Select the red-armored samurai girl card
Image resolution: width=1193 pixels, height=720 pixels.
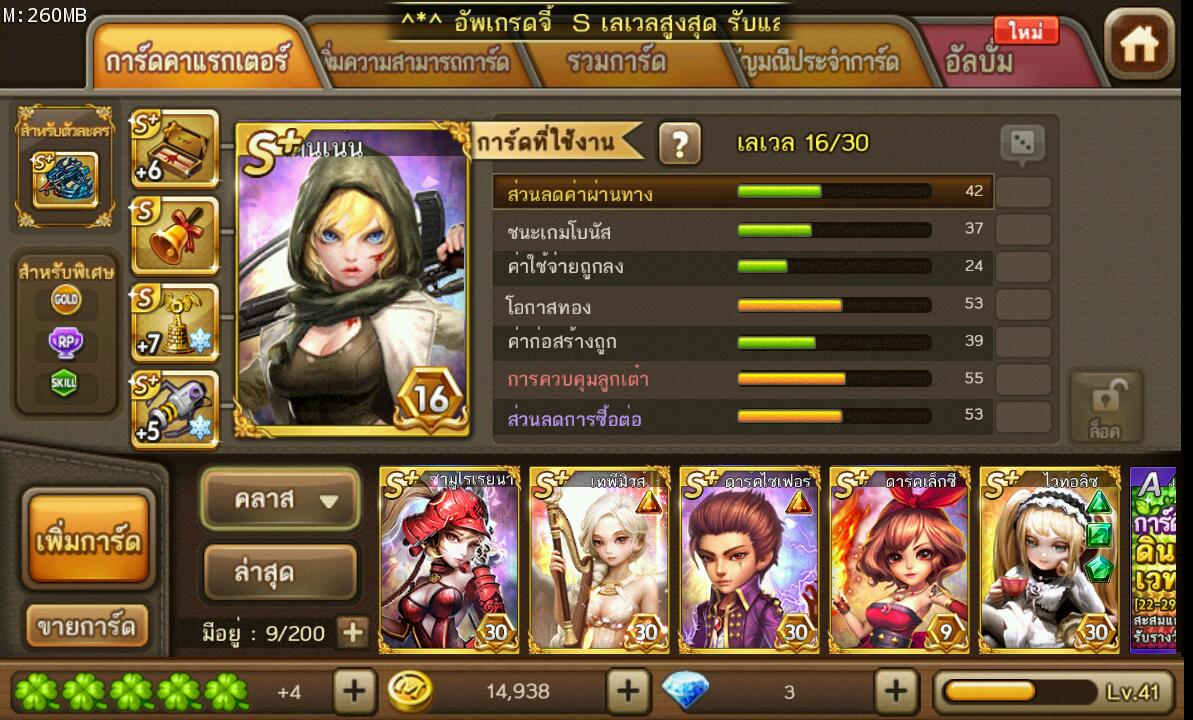[x=449, y=560]
